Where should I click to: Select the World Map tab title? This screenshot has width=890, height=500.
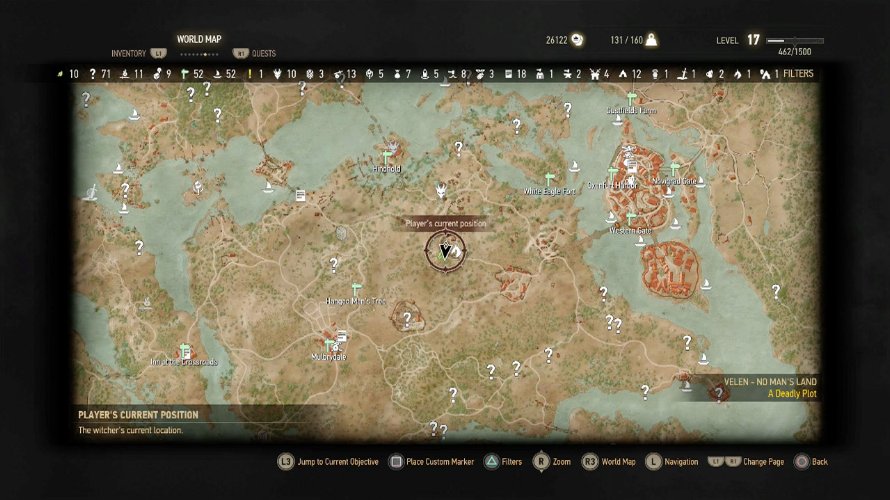199,39
